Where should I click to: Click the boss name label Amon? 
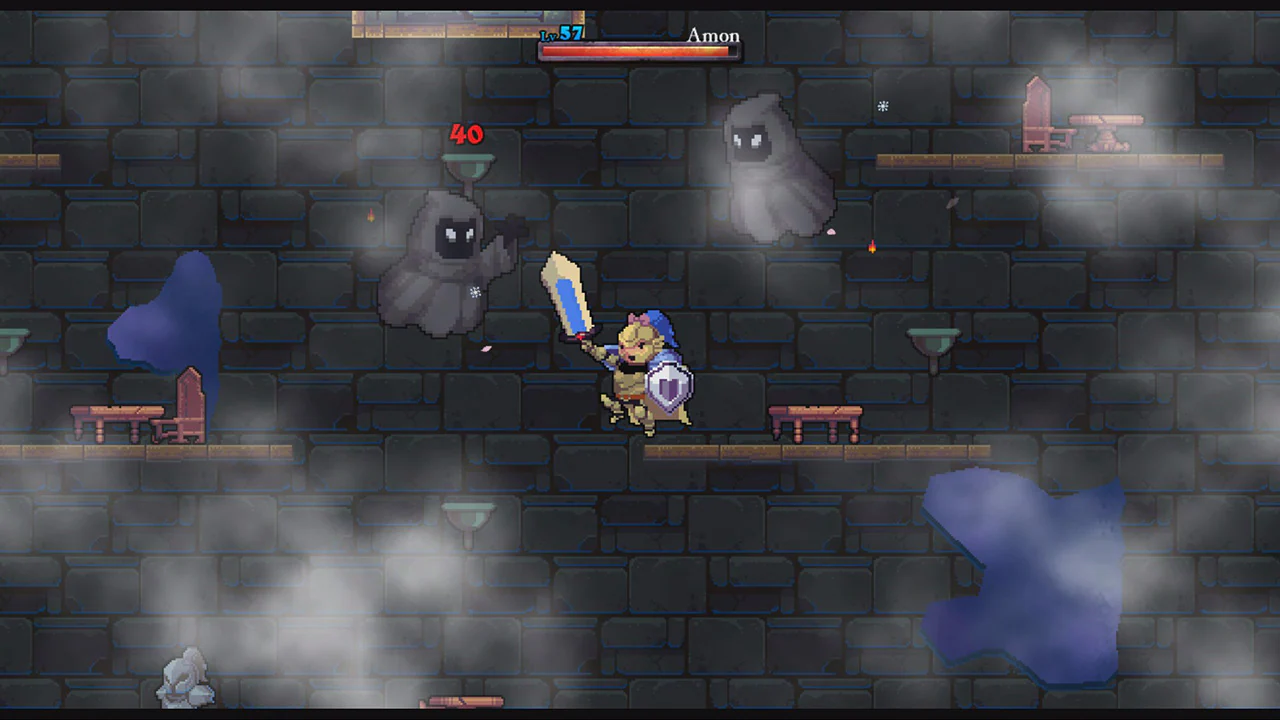pyautogui.click(x=713, y=36)
